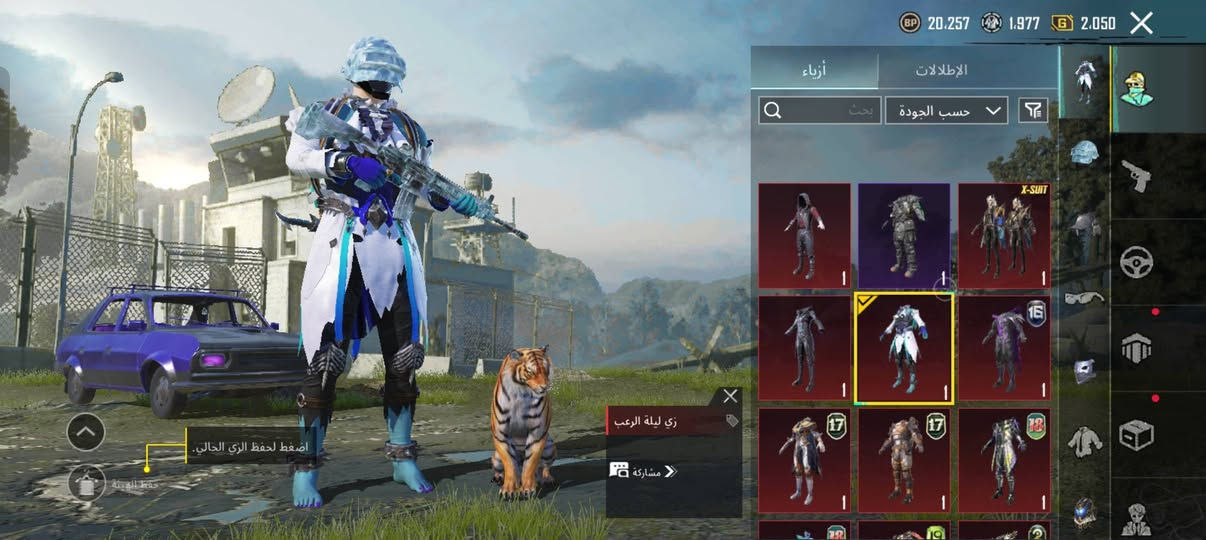The image size is (1206, 540).
Task: Open the weapon skins pistol category
Action: (1136, 175)
